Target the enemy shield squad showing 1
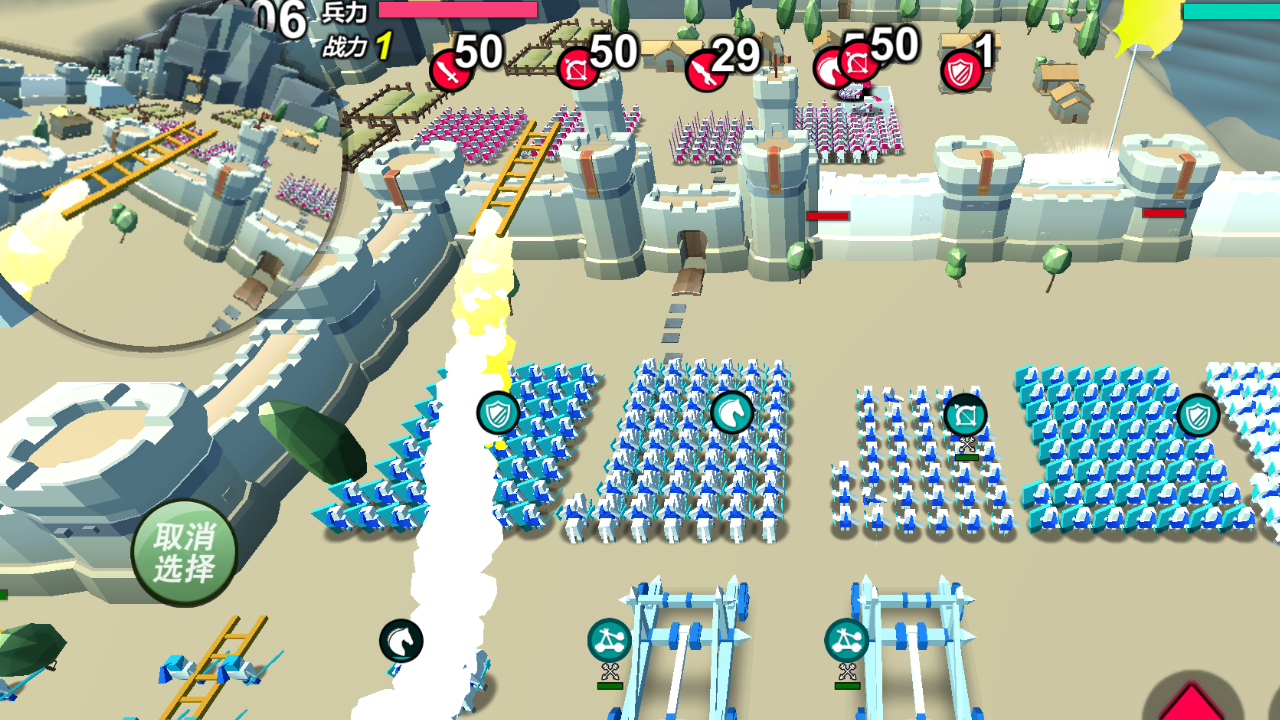 point(962,71)
